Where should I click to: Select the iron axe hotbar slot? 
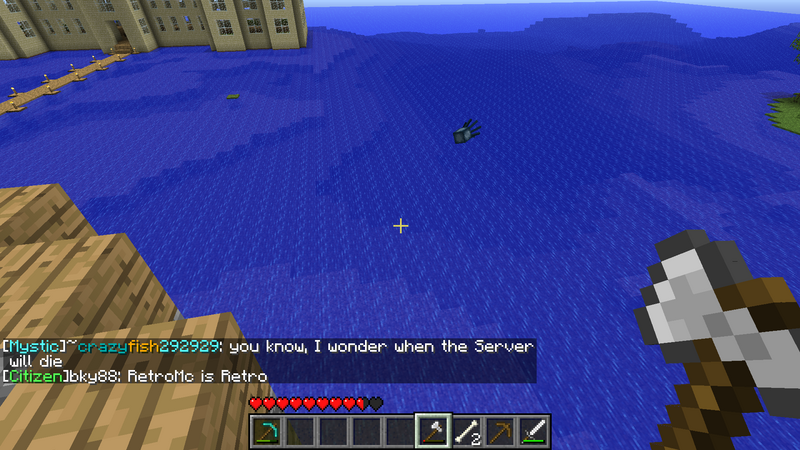tap(433, 432)
